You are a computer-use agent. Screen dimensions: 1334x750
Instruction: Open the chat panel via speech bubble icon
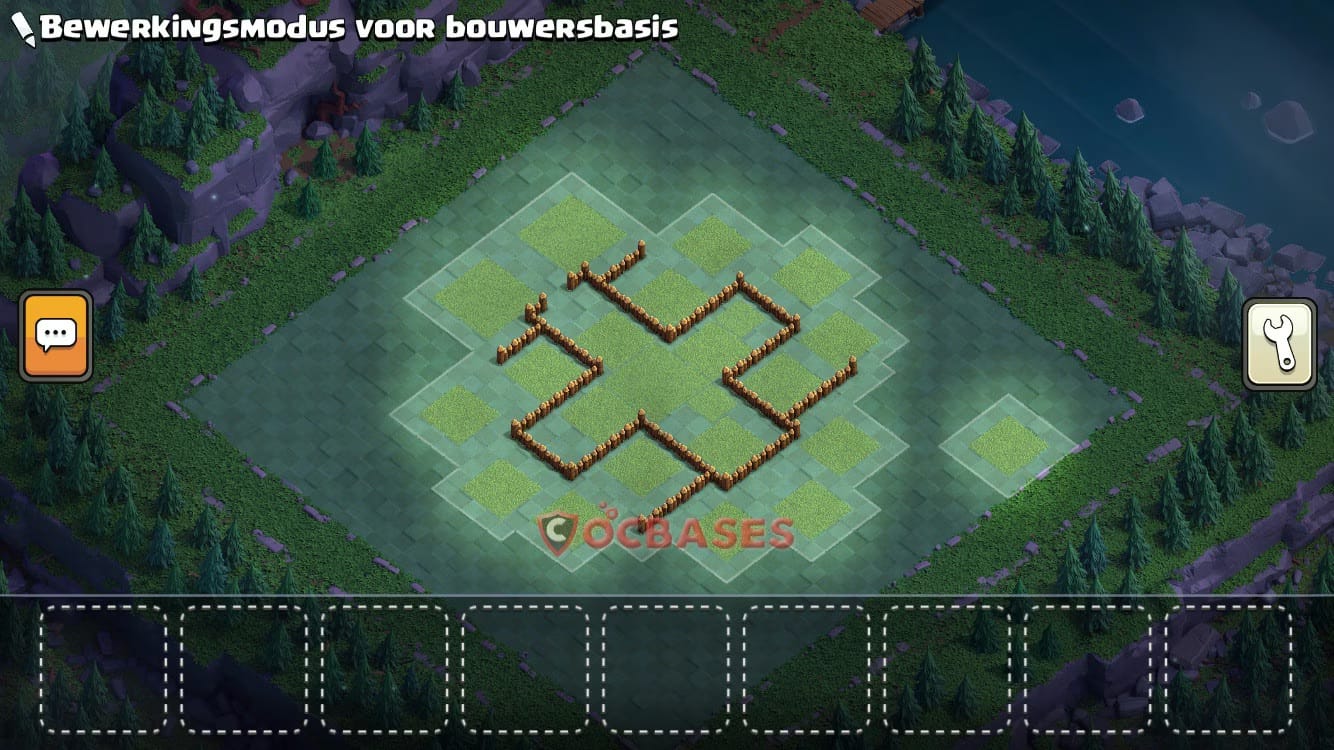57,335
